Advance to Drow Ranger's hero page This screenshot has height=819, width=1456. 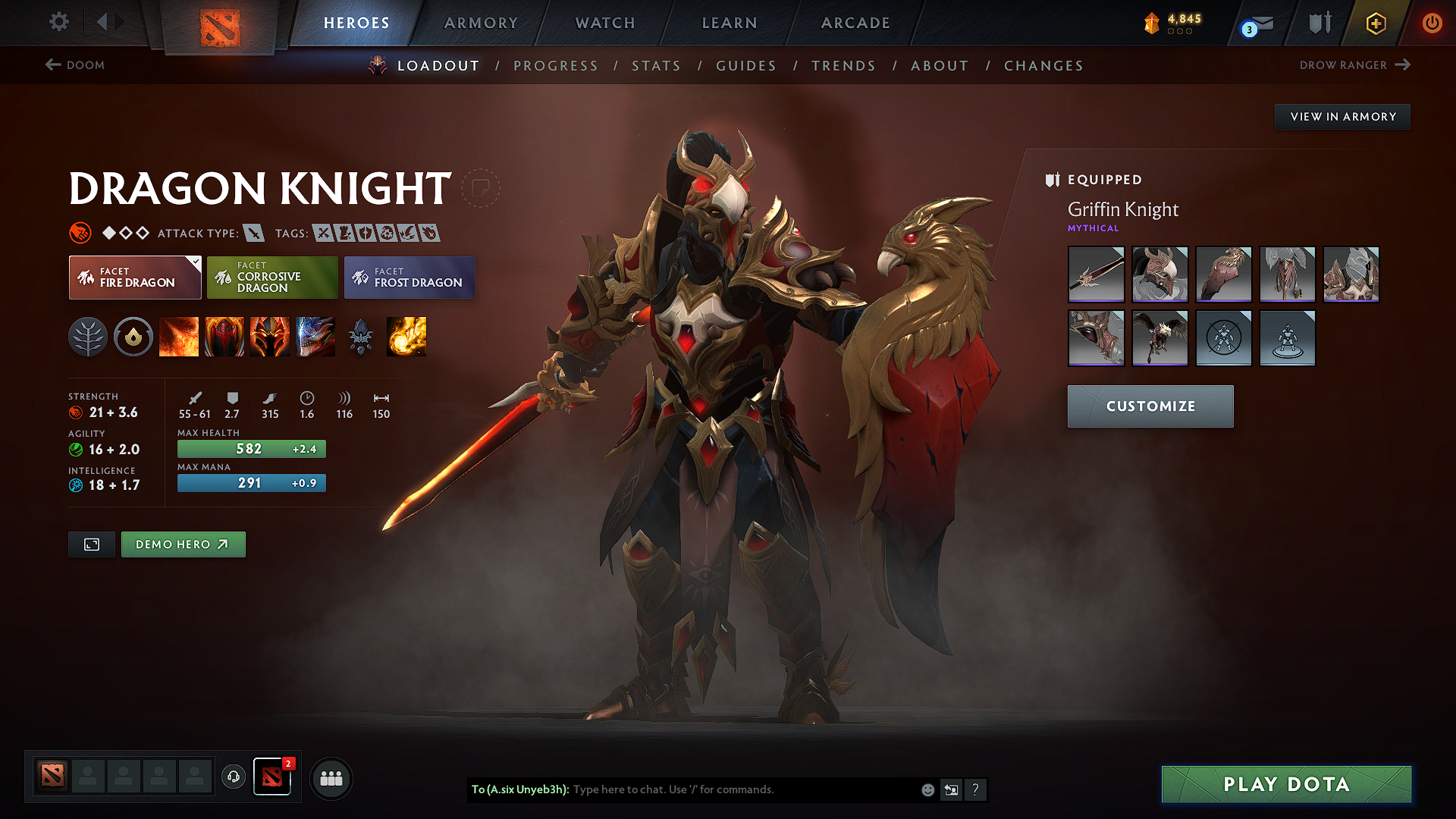(1357, 65)
